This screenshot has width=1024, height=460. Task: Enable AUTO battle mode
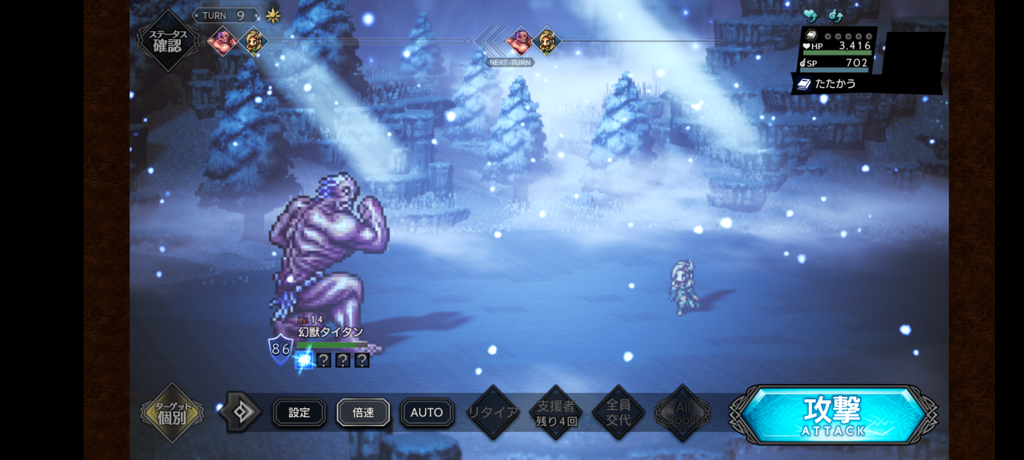(426, 412)
